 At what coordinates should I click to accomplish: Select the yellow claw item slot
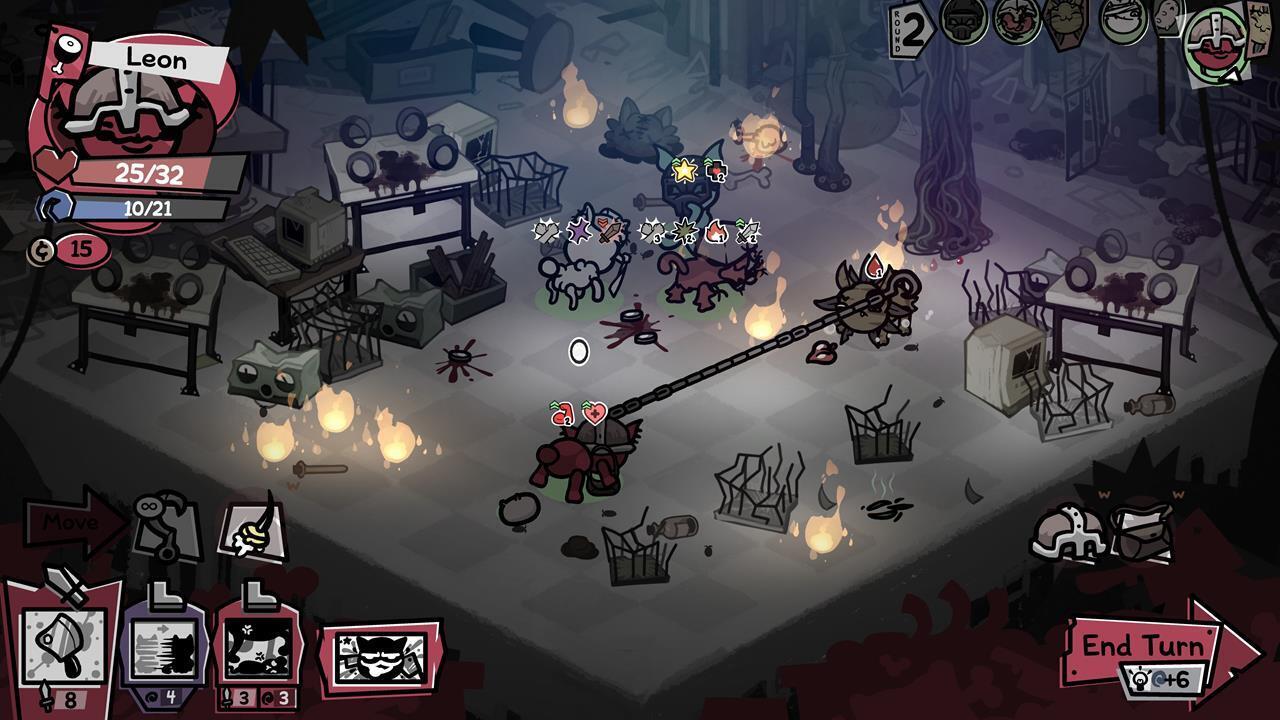point(251,527)
